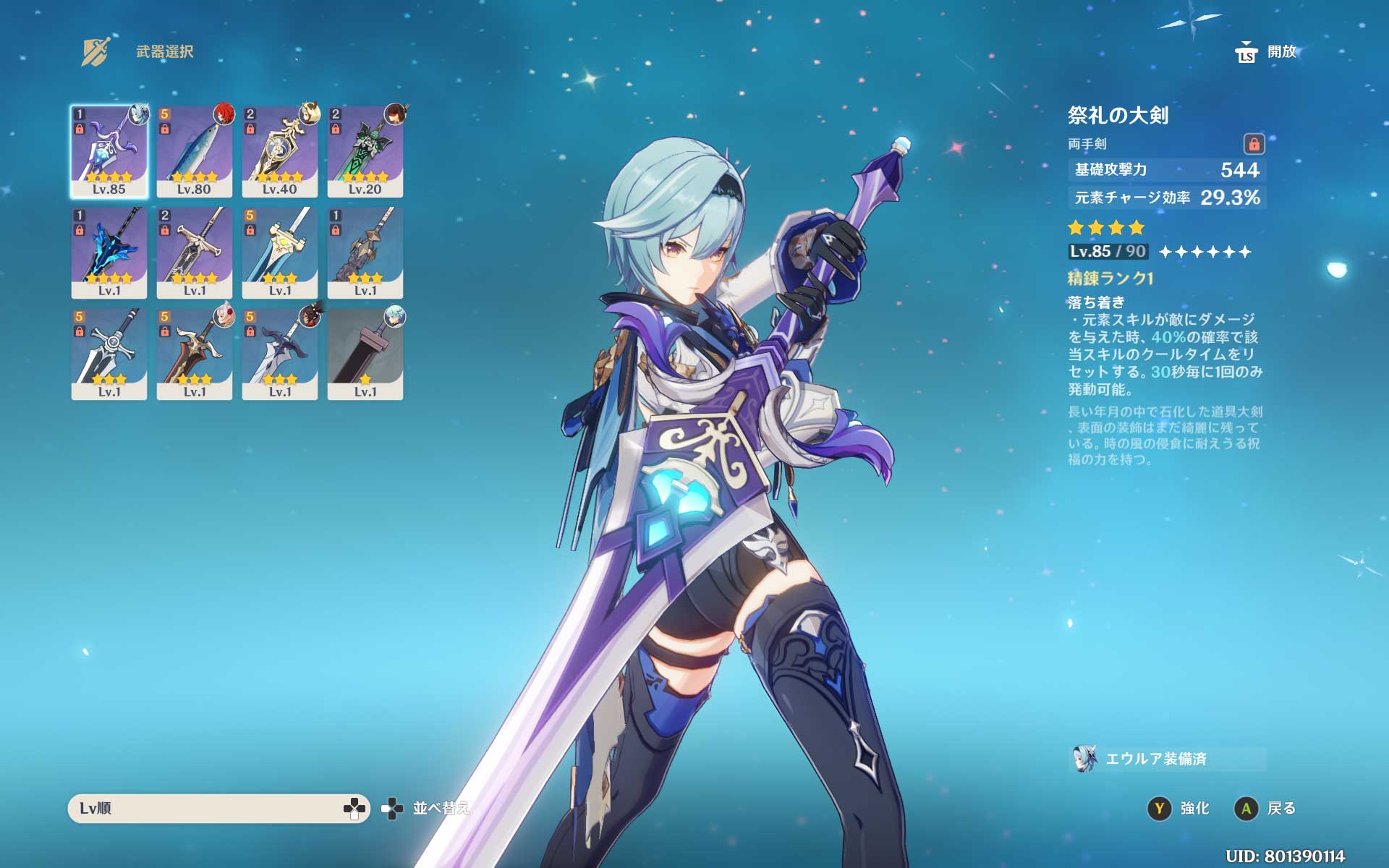Viewport: 1389px width, 868px height.
Task: Select the Lv.40 gold-and-white greatsword
Action: pos(280,151)
